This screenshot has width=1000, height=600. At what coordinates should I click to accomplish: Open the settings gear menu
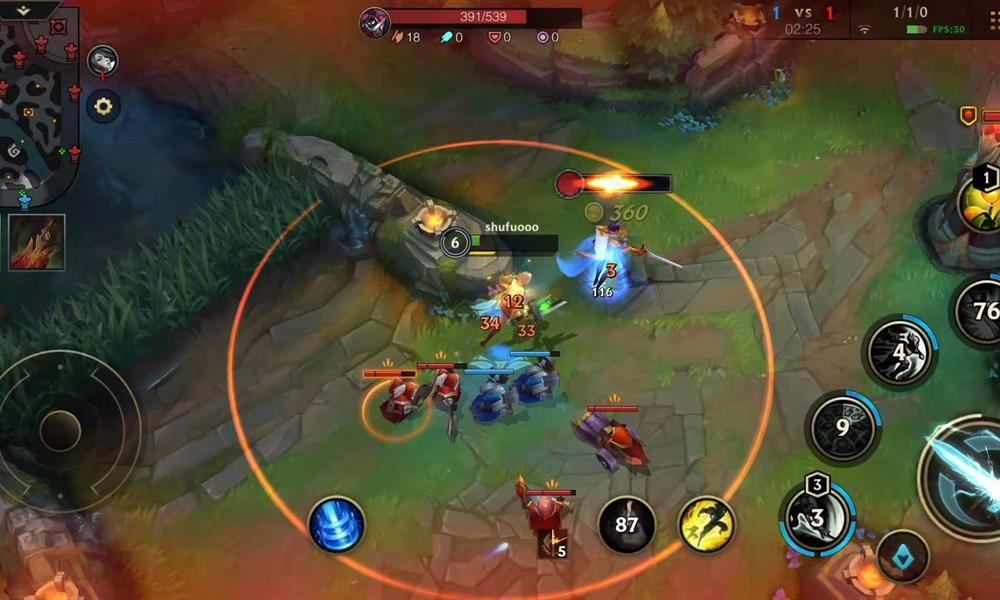tap(103, 105)
